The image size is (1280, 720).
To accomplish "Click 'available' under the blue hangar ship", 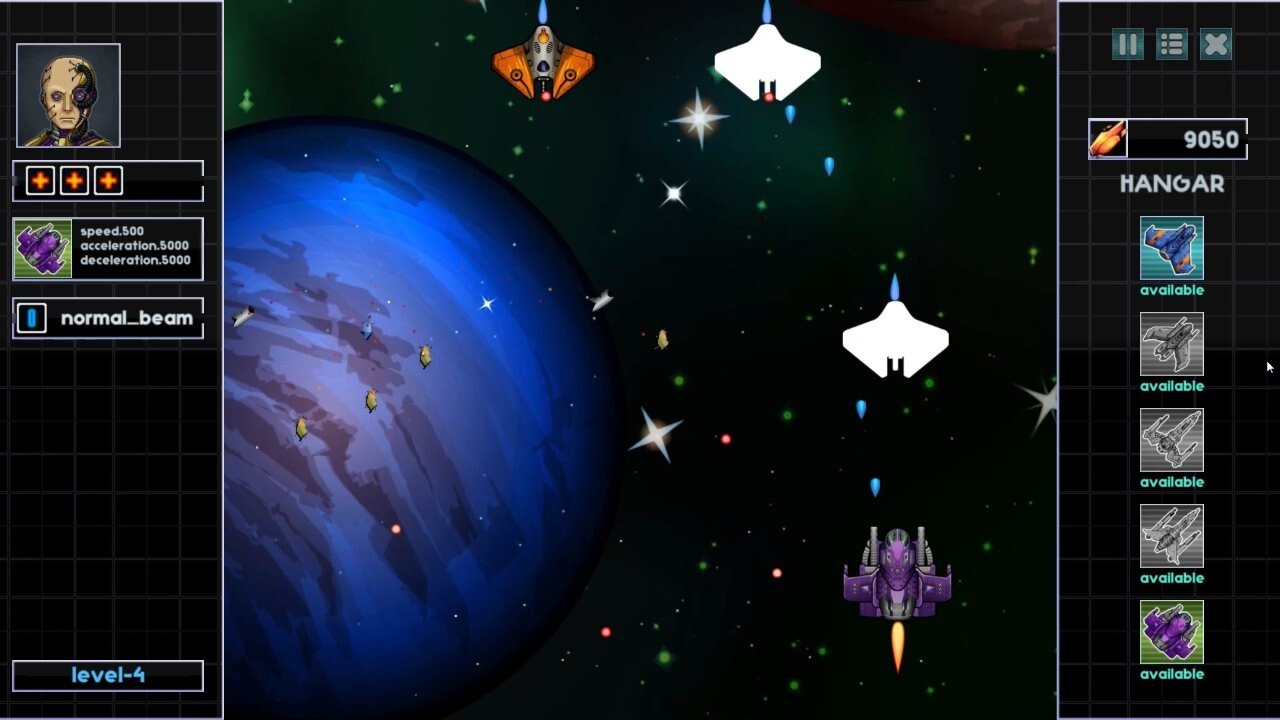I will [1171, 290].
